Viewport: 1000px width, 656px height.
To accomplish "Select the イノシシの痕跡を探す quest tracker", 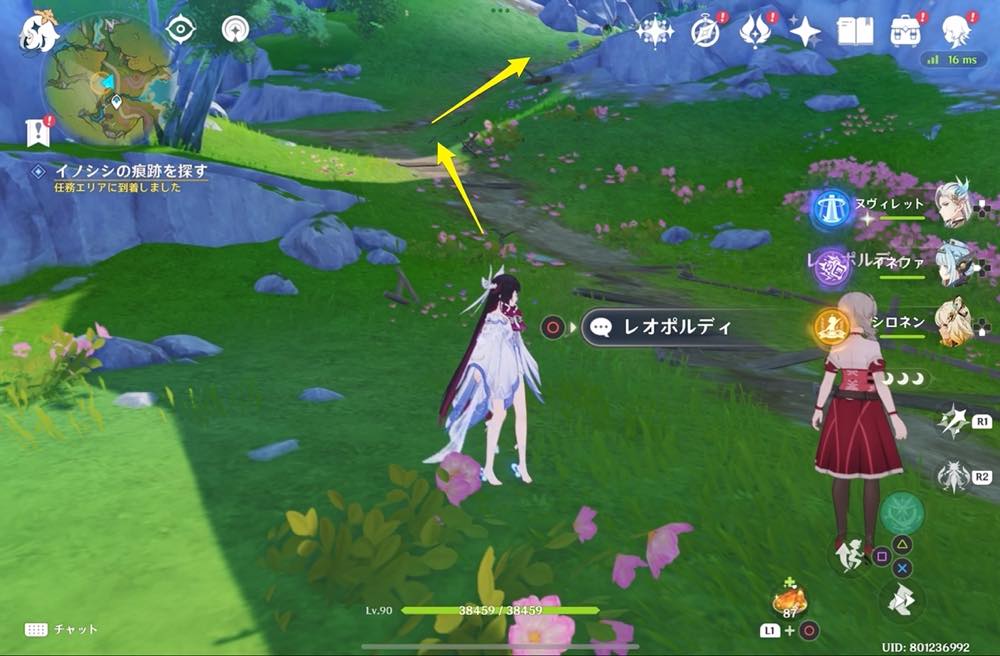I will pos(119,172).
